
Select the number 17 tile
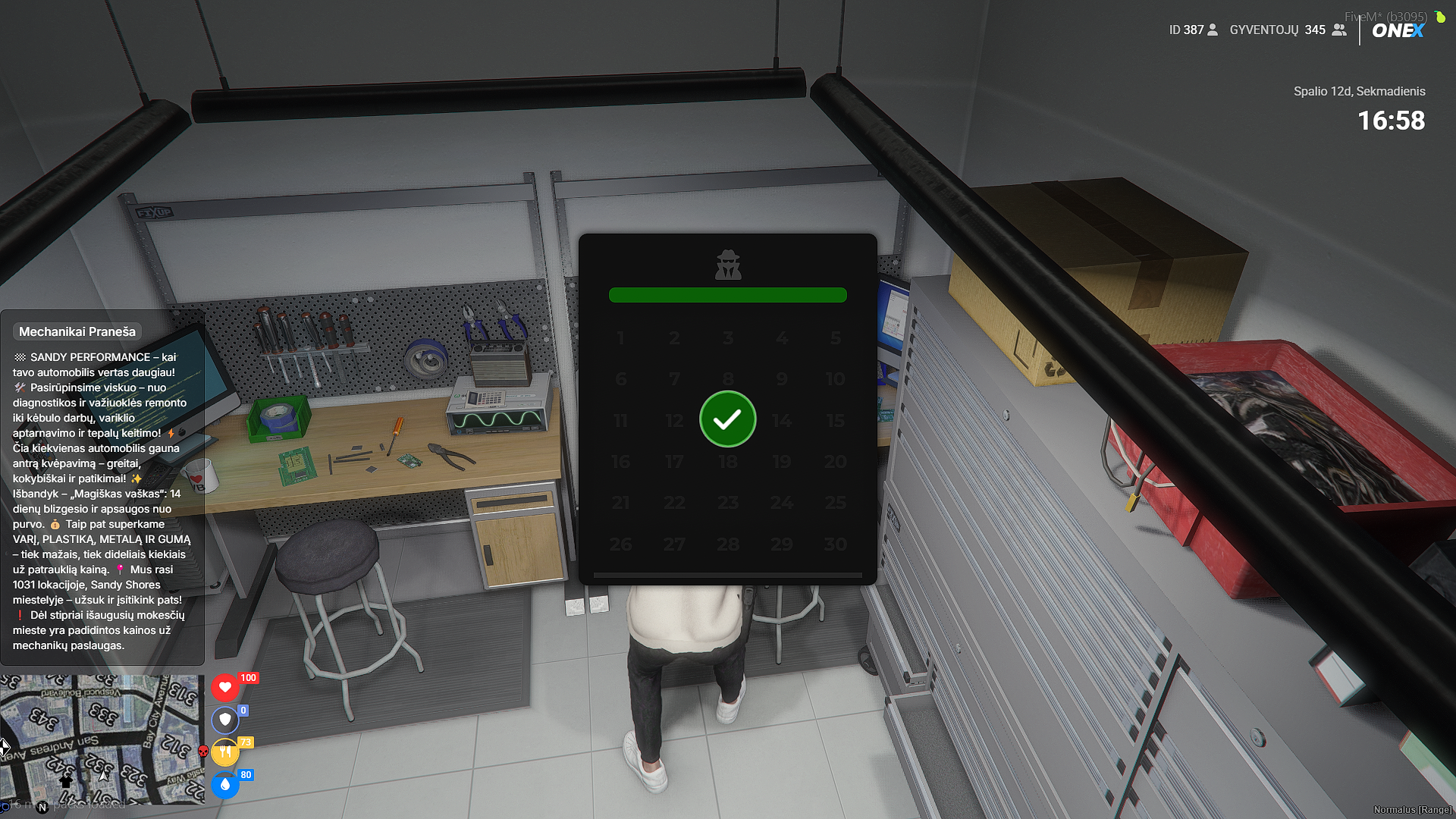coord(673,462)
